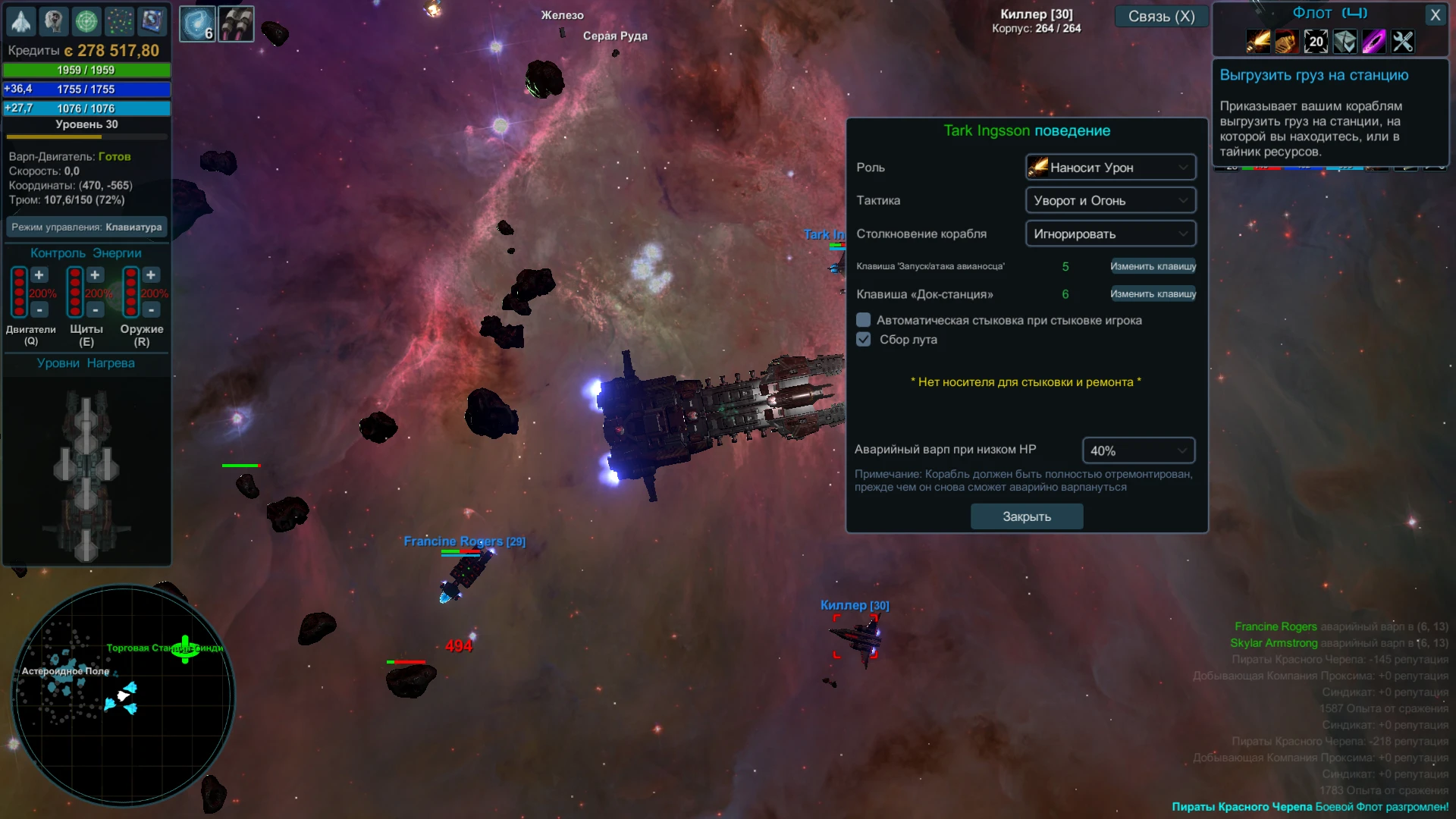Open the green radar scanner panel

pos(86,21)
